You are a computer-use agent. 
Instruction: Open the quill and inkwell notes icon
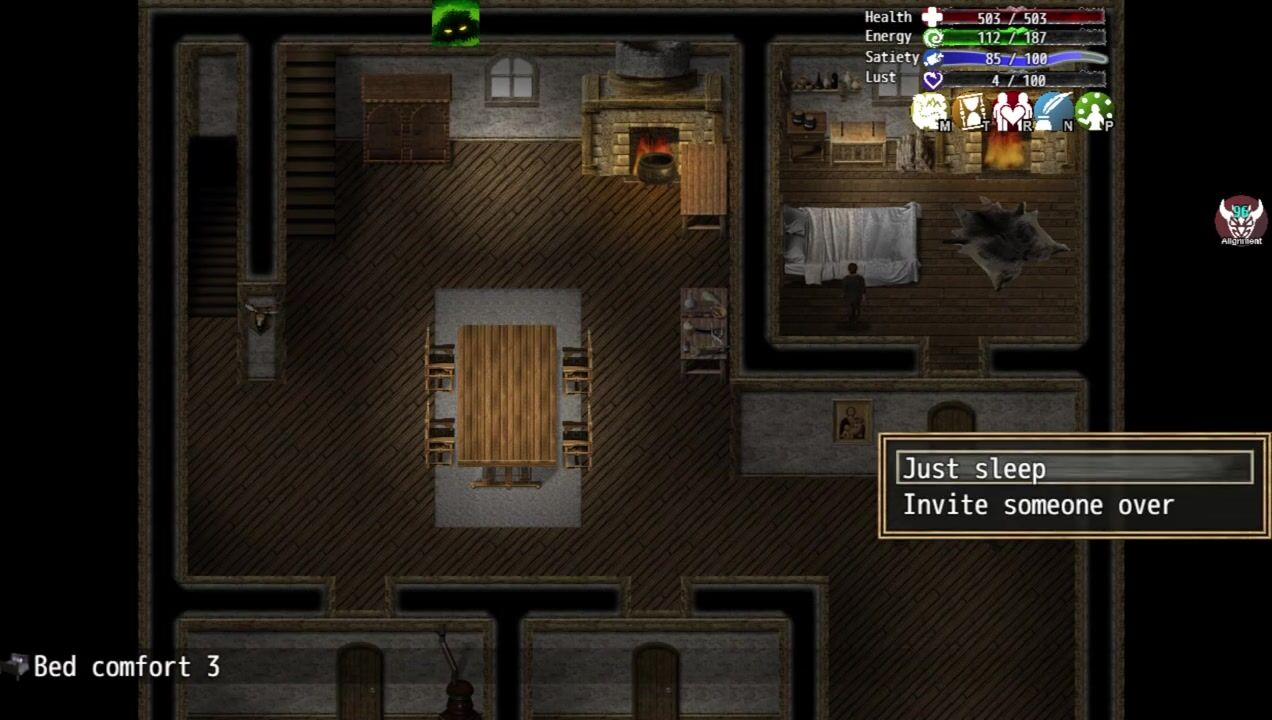(x=1053, y=112)
